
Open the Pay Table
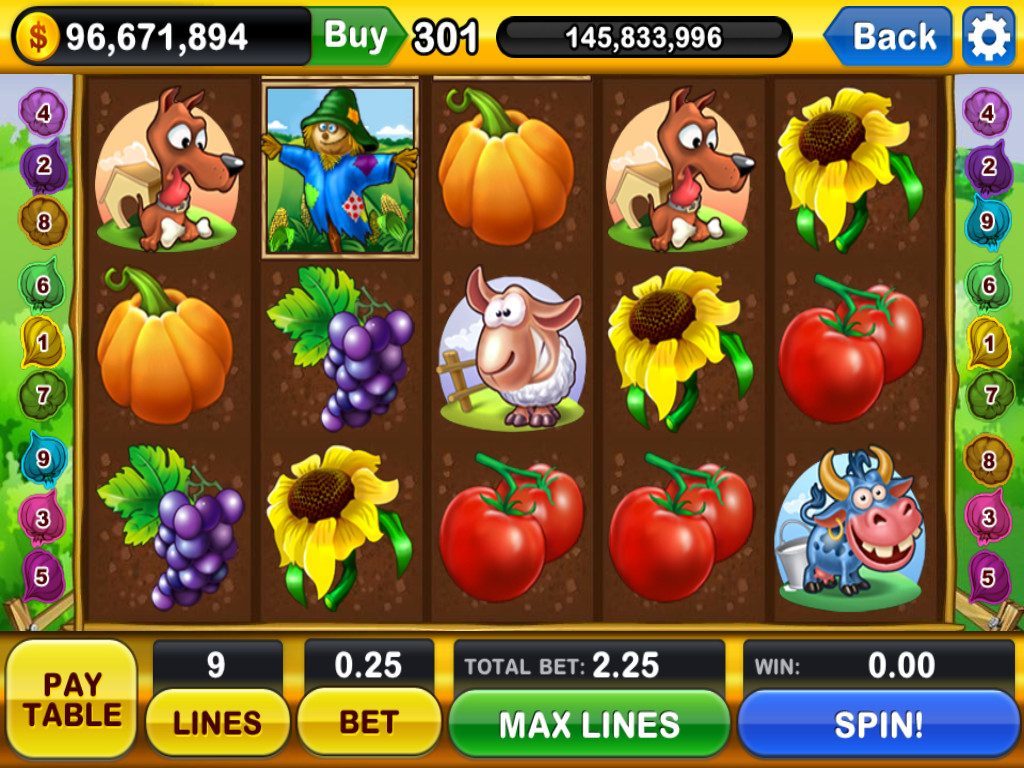[x=71, y=699]
